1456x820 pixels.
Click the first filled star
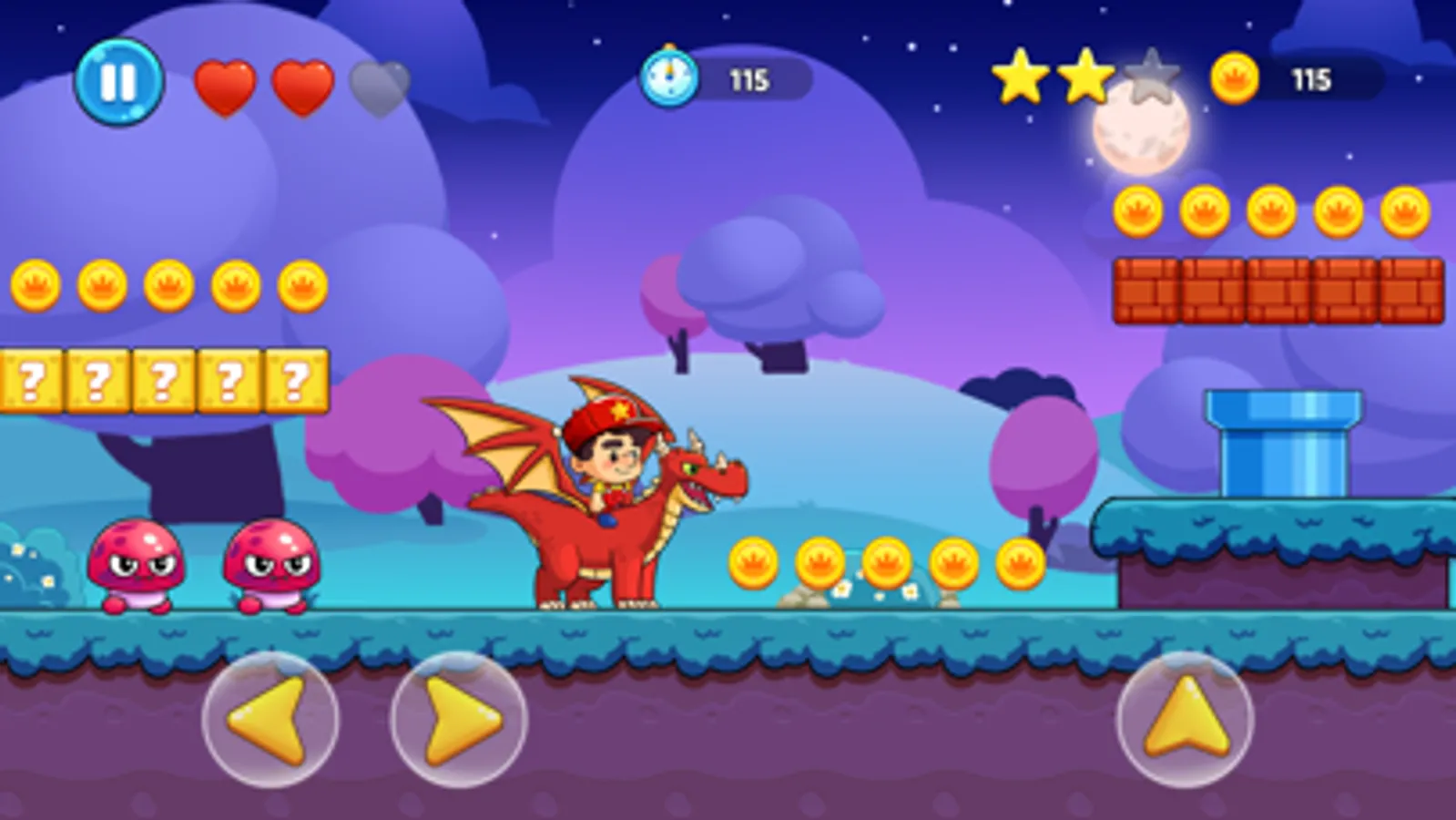pyautogui.click(x=1021, y=77)
